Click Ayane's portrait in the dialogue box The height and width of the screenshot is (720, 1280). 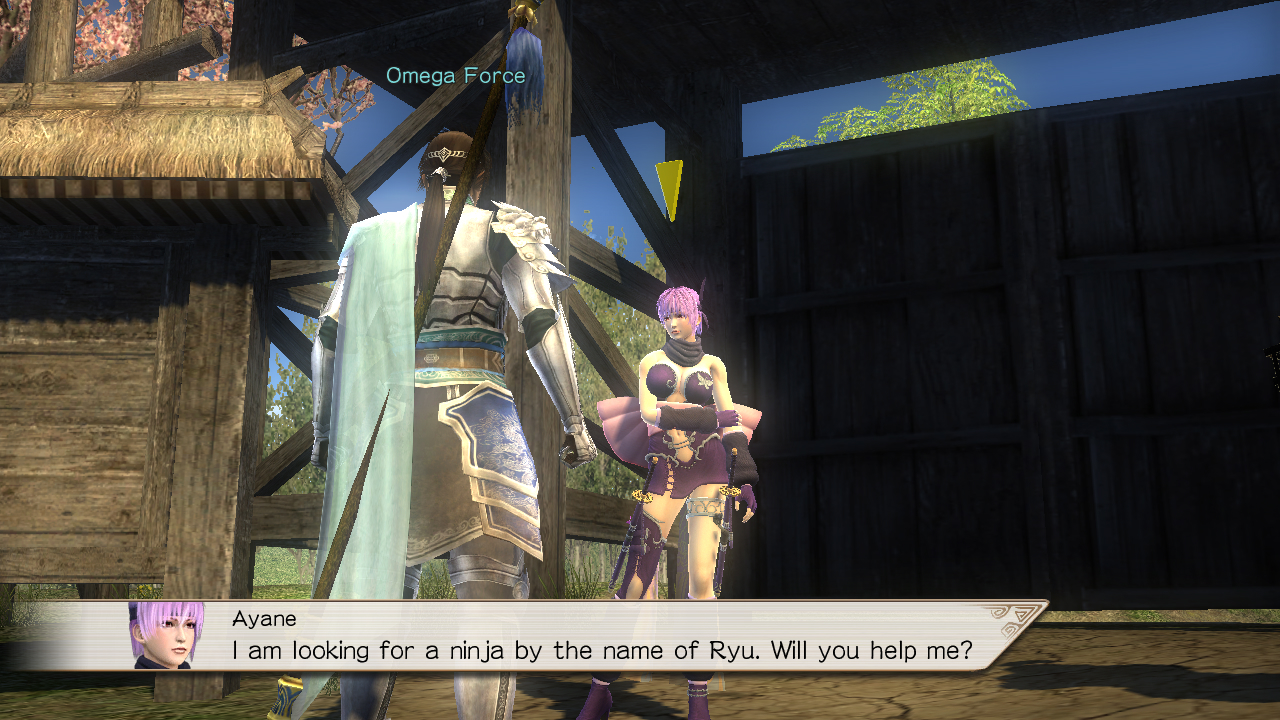(166, 635)
